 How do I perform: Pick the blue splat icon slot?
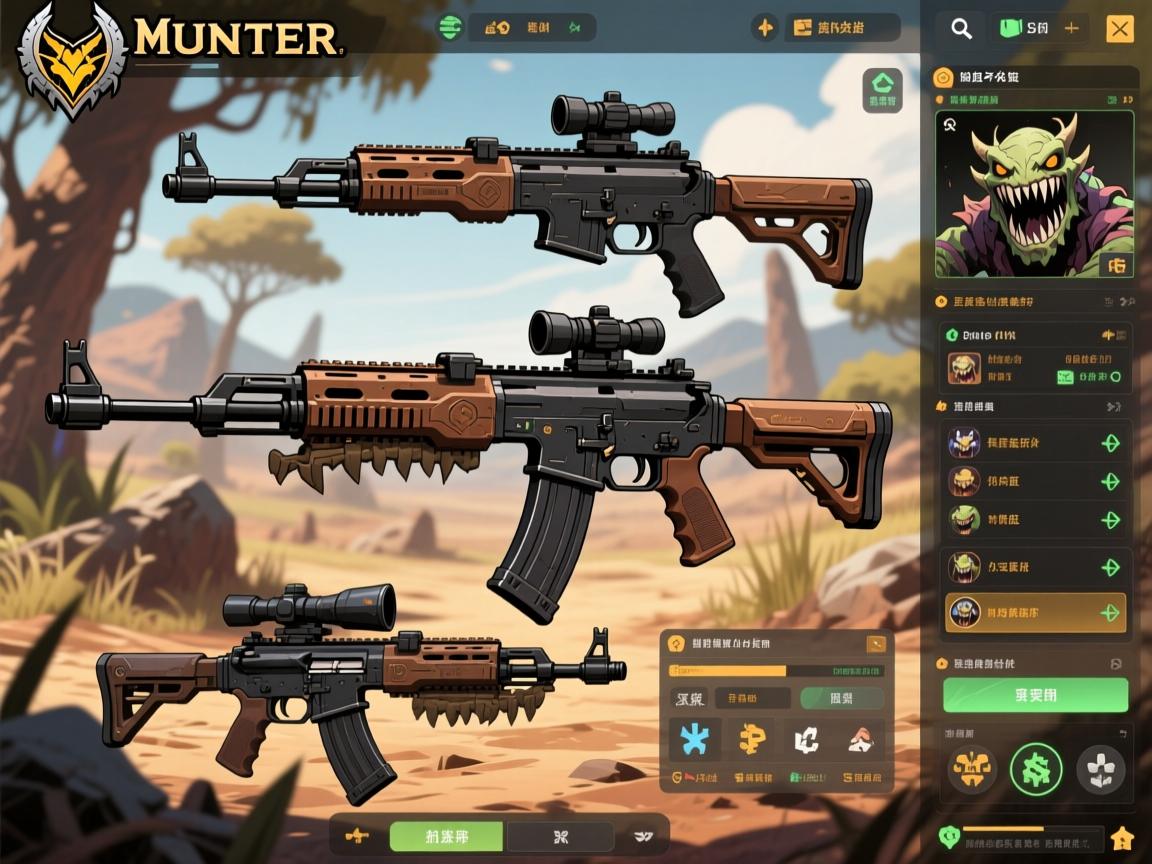tap(694, 739)
